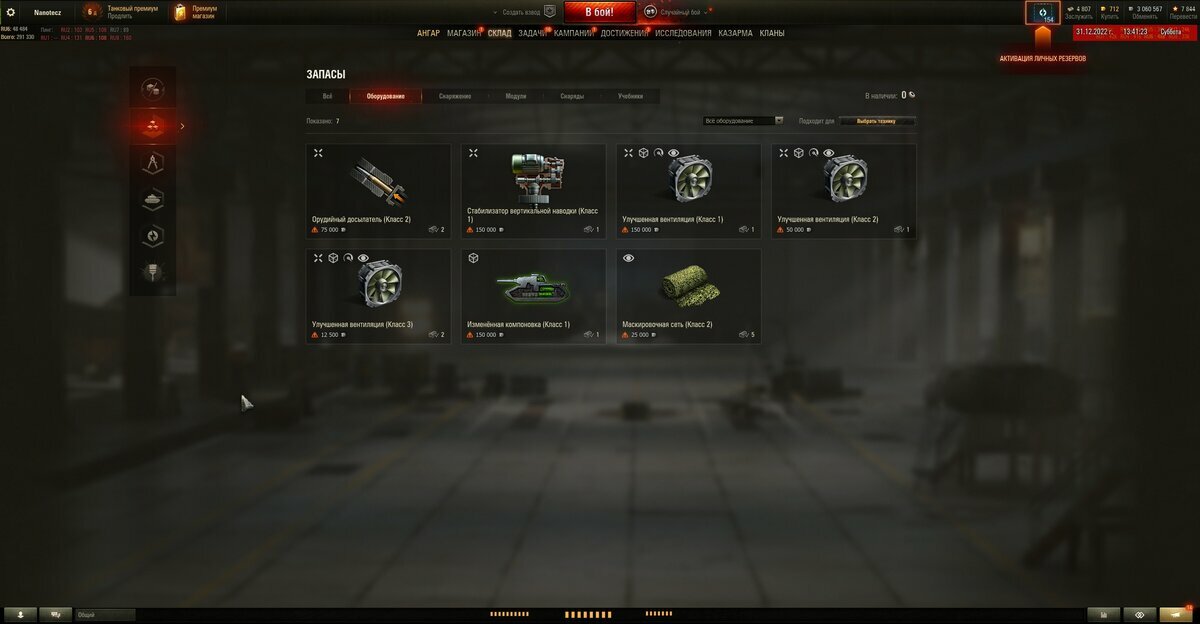This screenshot has height=624, width=1200.
Task: Open the КАЗАРМА barracks screen
Action: click(735, 33)
